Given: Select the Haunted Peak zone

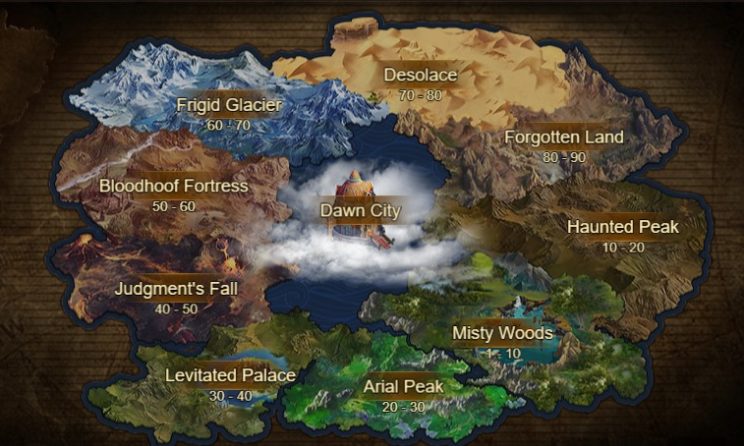Looking at the screenshot, I should 622,227.
